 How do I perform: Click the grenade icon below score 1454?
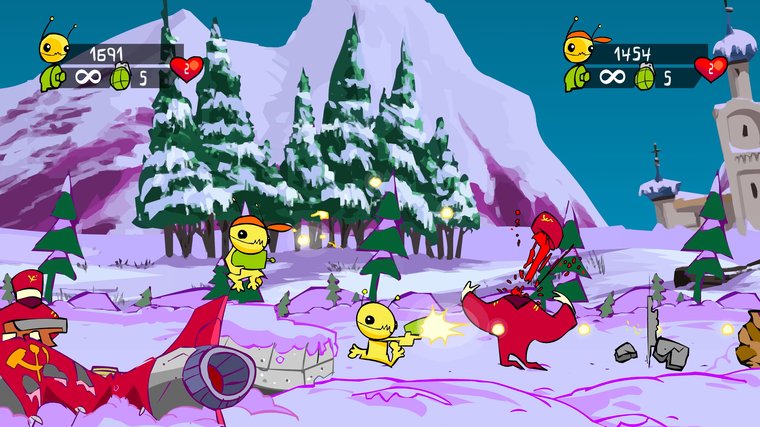tap(643, 76)
